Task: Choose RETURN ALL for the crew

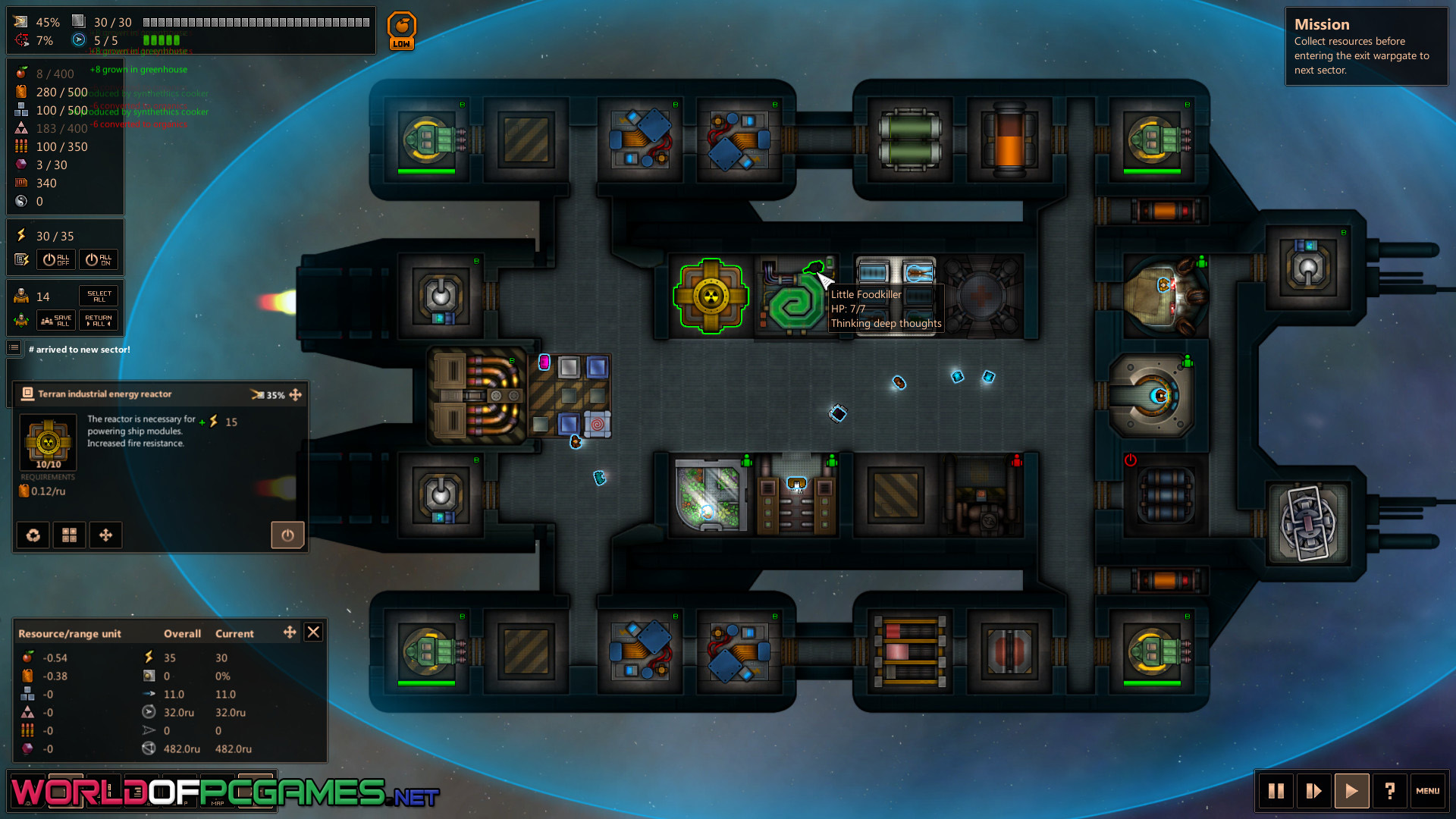Action: [99, 321]
